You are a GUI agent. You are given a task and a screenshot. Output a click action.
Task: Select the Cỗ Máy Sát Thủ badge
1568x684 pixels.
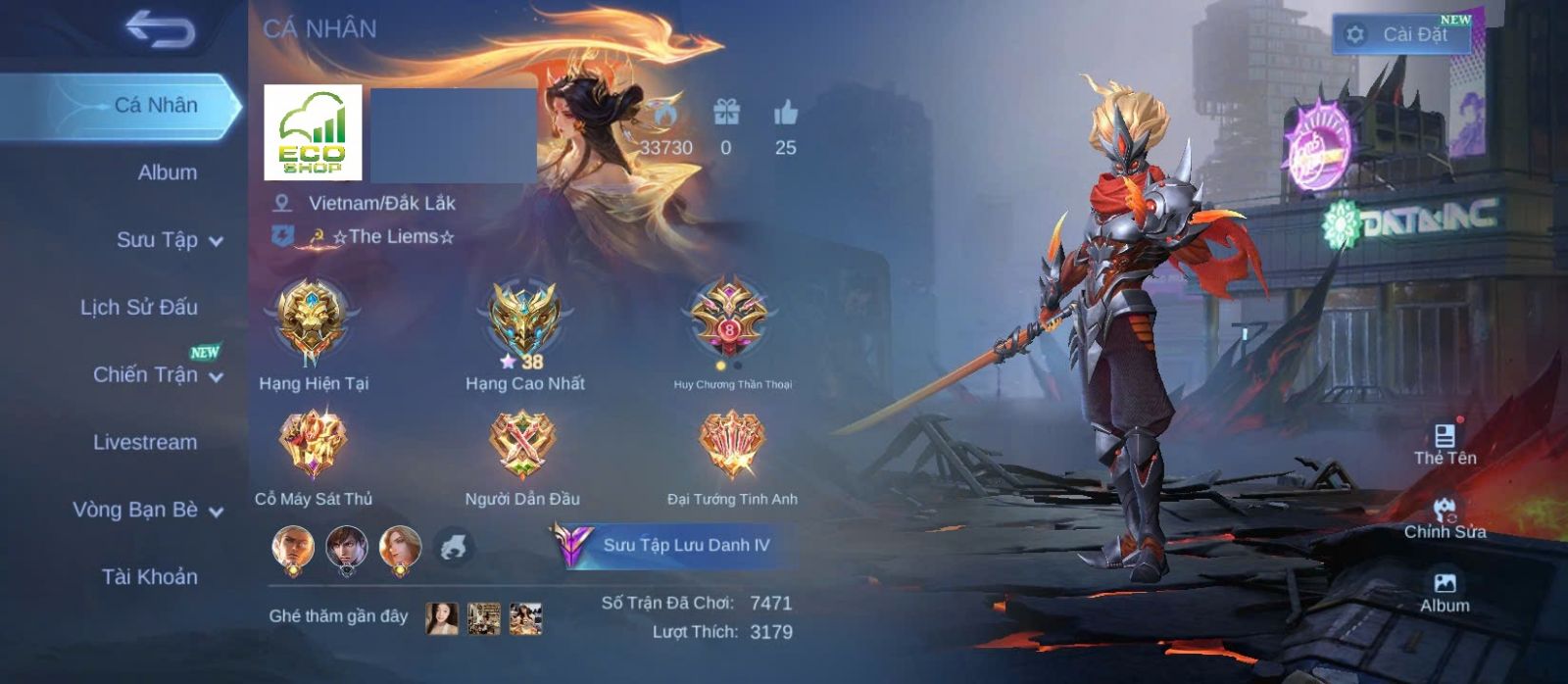point(313,443)
